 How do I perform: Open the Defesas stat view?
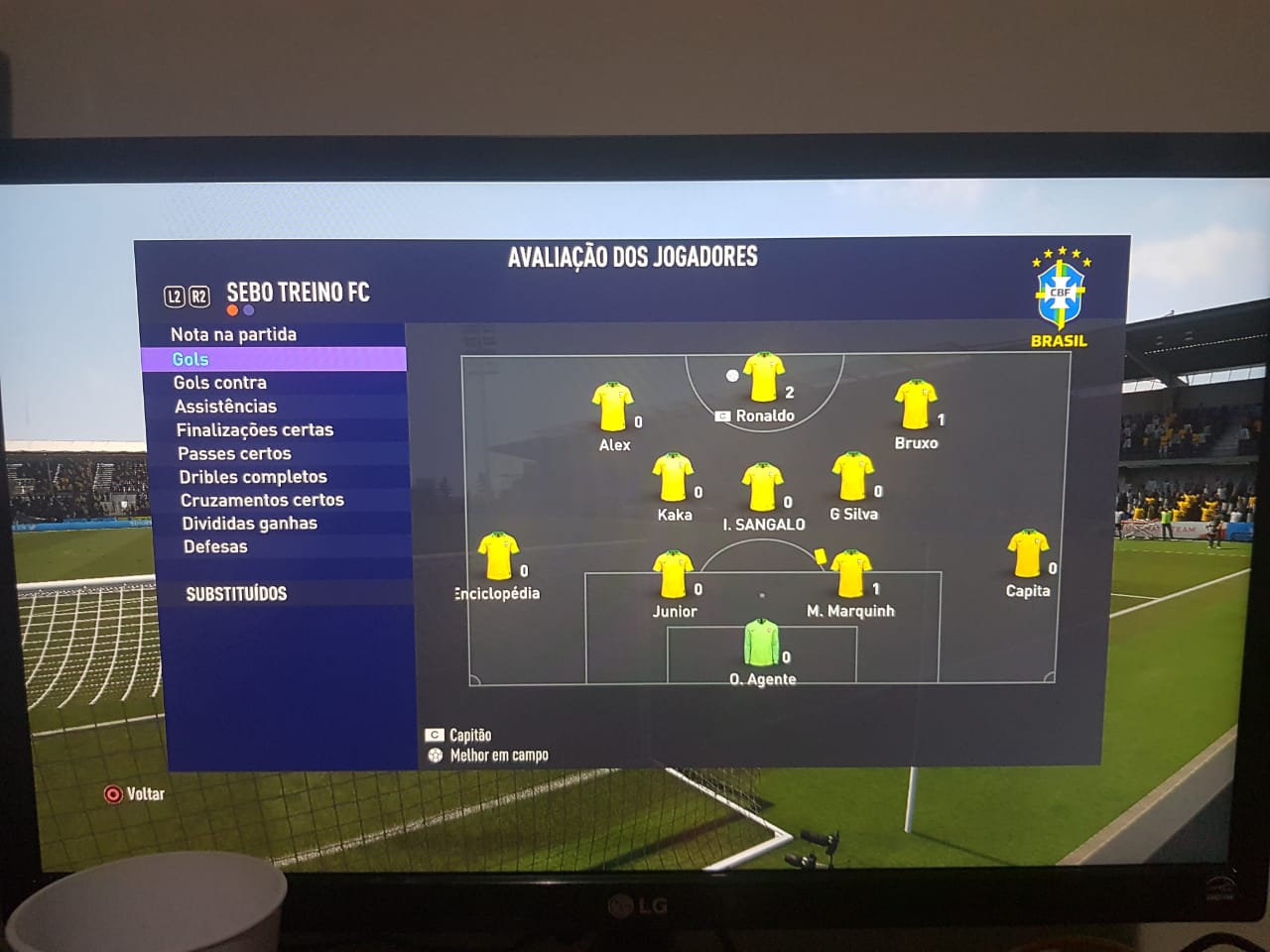point(215,547)
